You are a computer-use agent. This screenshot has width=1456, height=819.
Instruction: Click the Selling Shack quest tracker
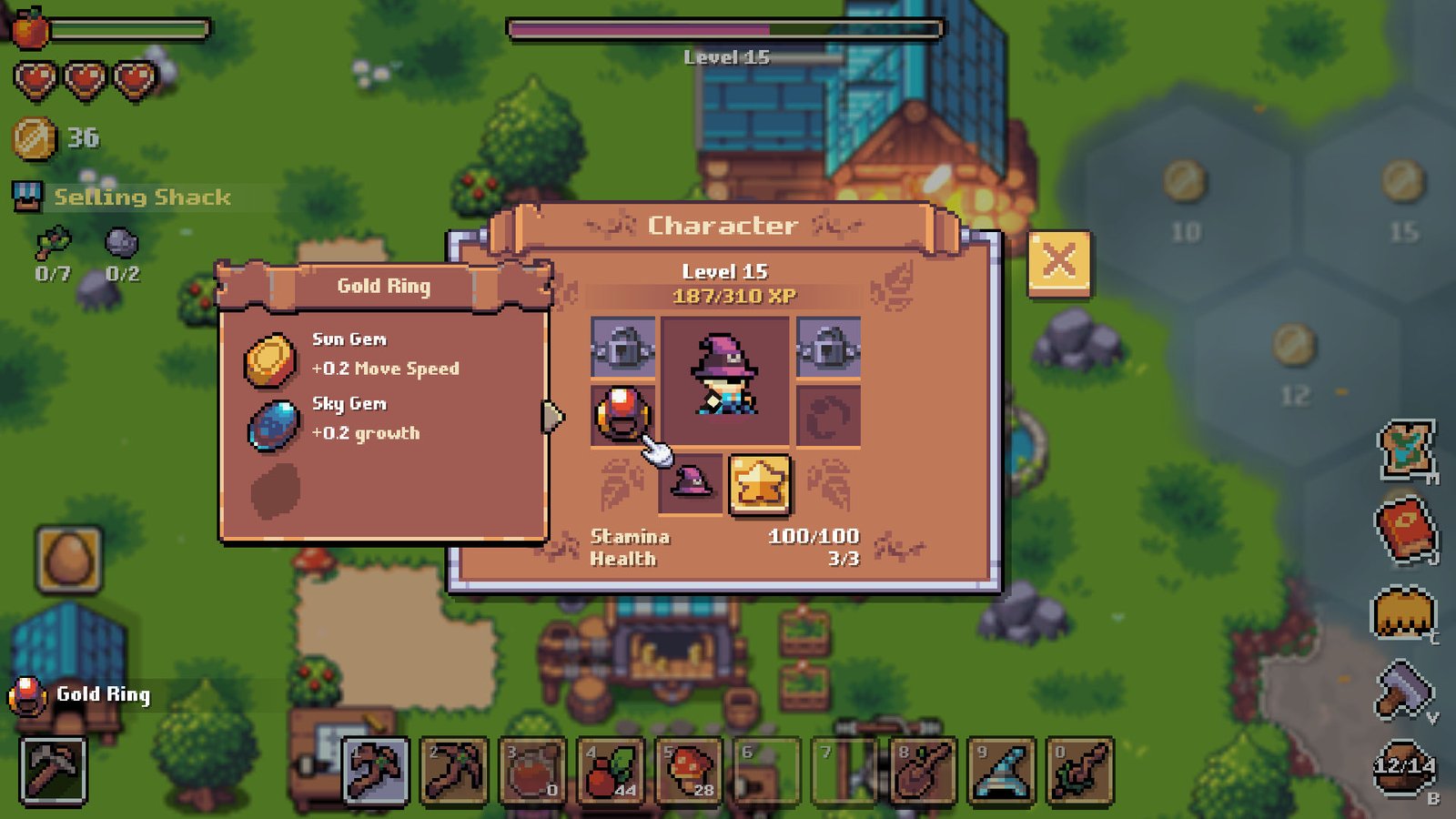click(x=141, y=197)
